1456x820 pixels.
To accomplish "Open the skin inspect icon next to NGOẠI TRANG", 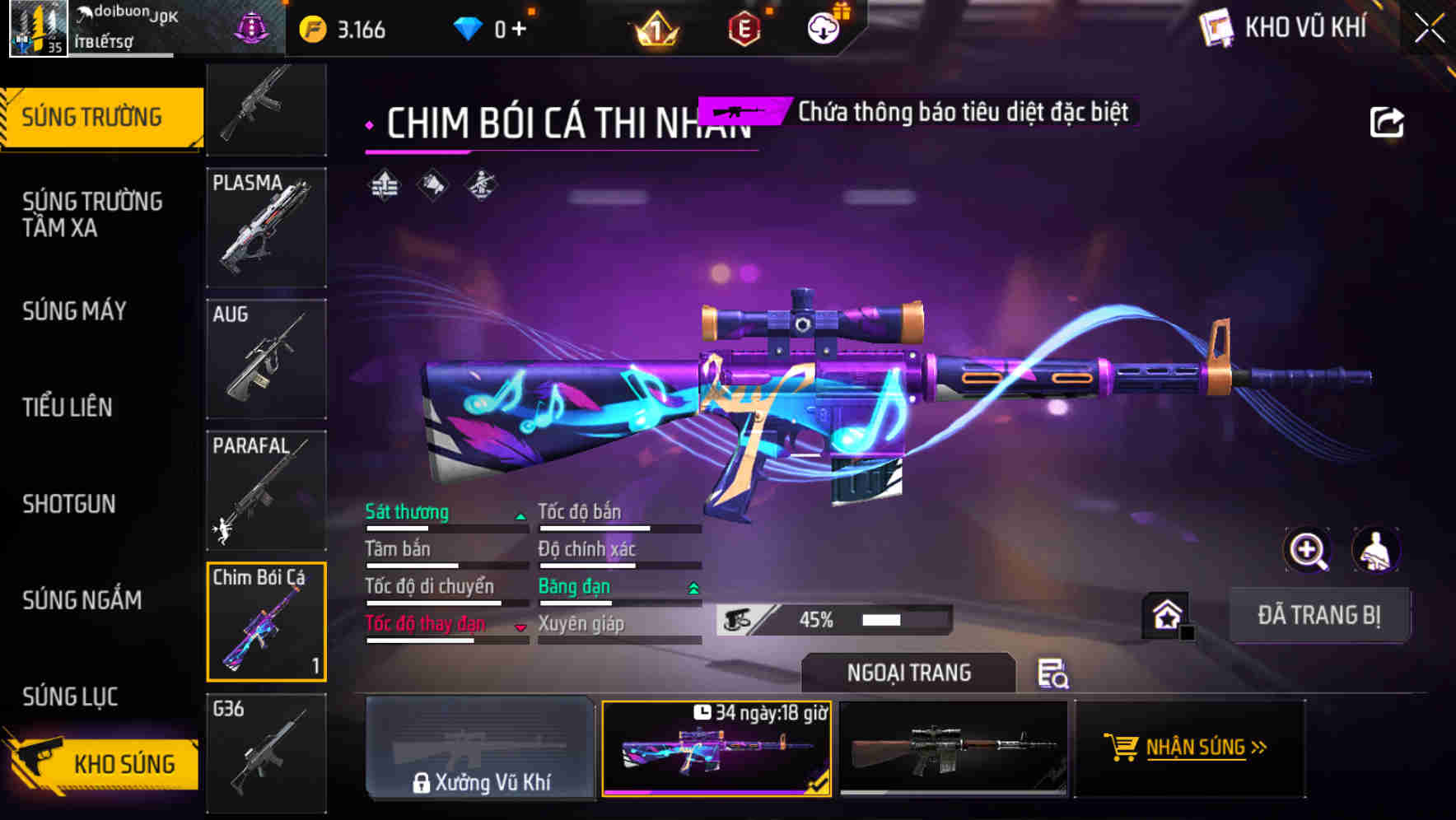I will click(1055, 673).
